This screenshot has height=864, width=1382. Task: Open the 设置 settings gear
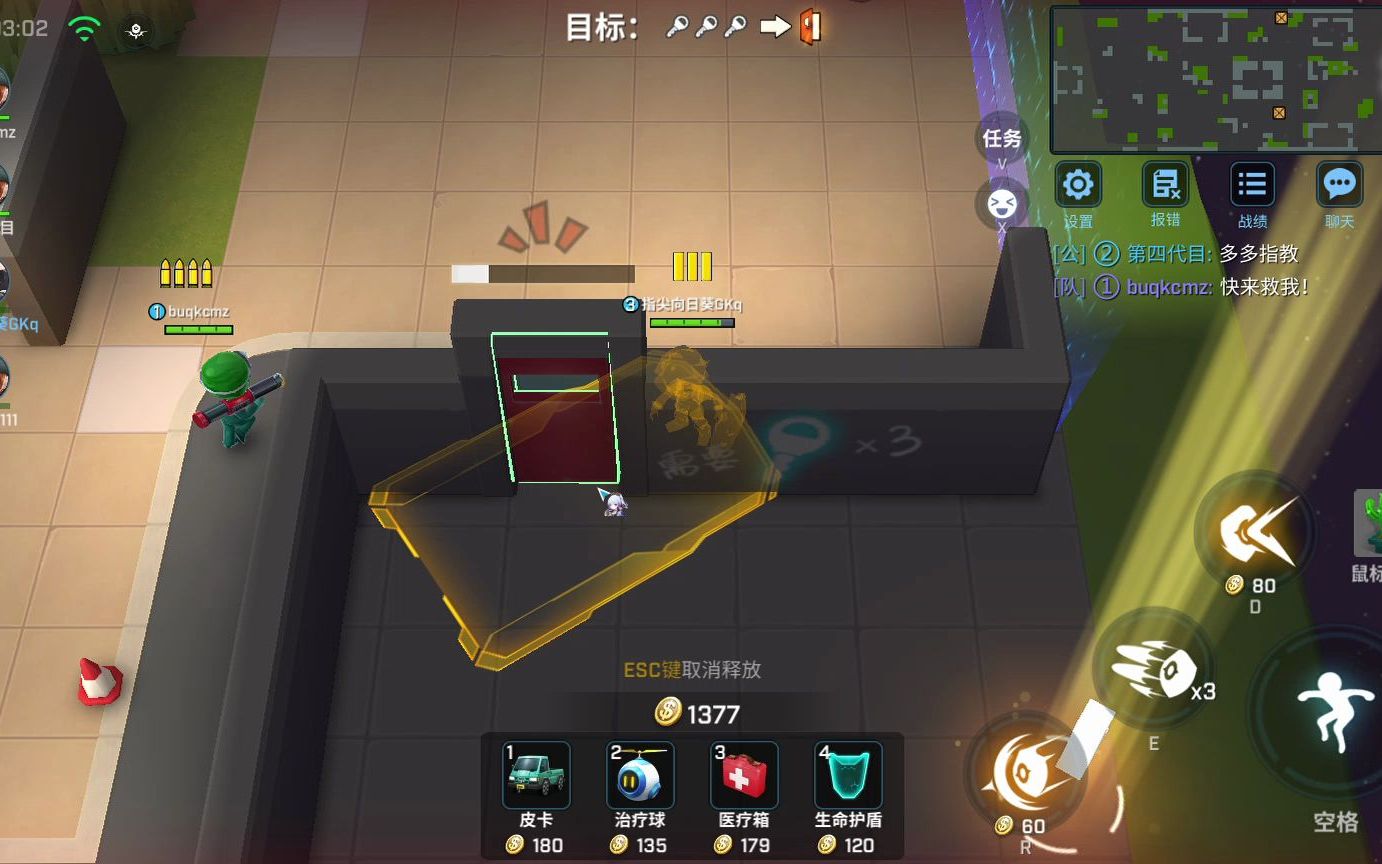point(1078,185)
